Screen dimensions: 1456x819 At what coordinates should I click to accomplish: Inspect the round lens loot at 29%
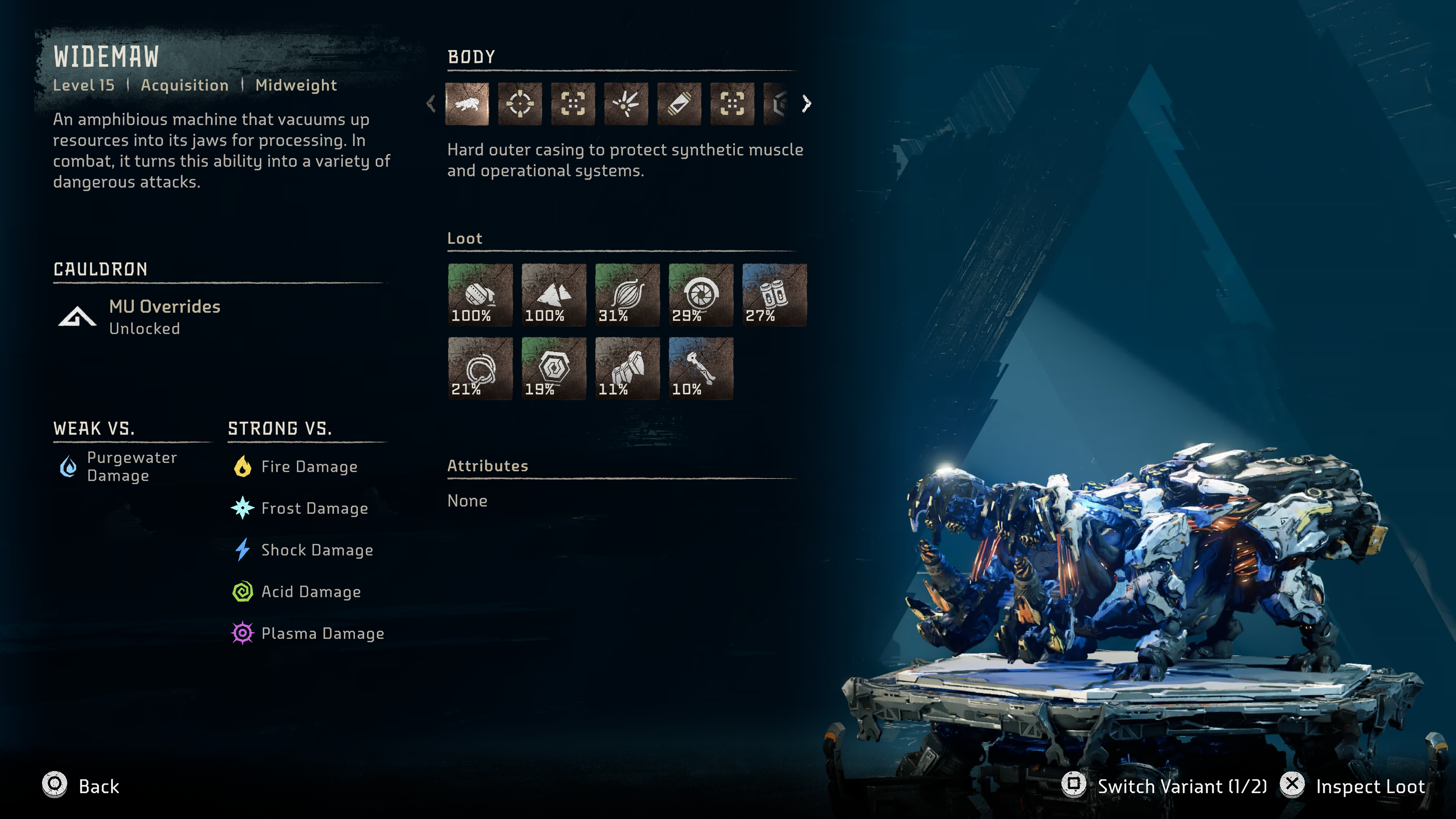[700, 295]
